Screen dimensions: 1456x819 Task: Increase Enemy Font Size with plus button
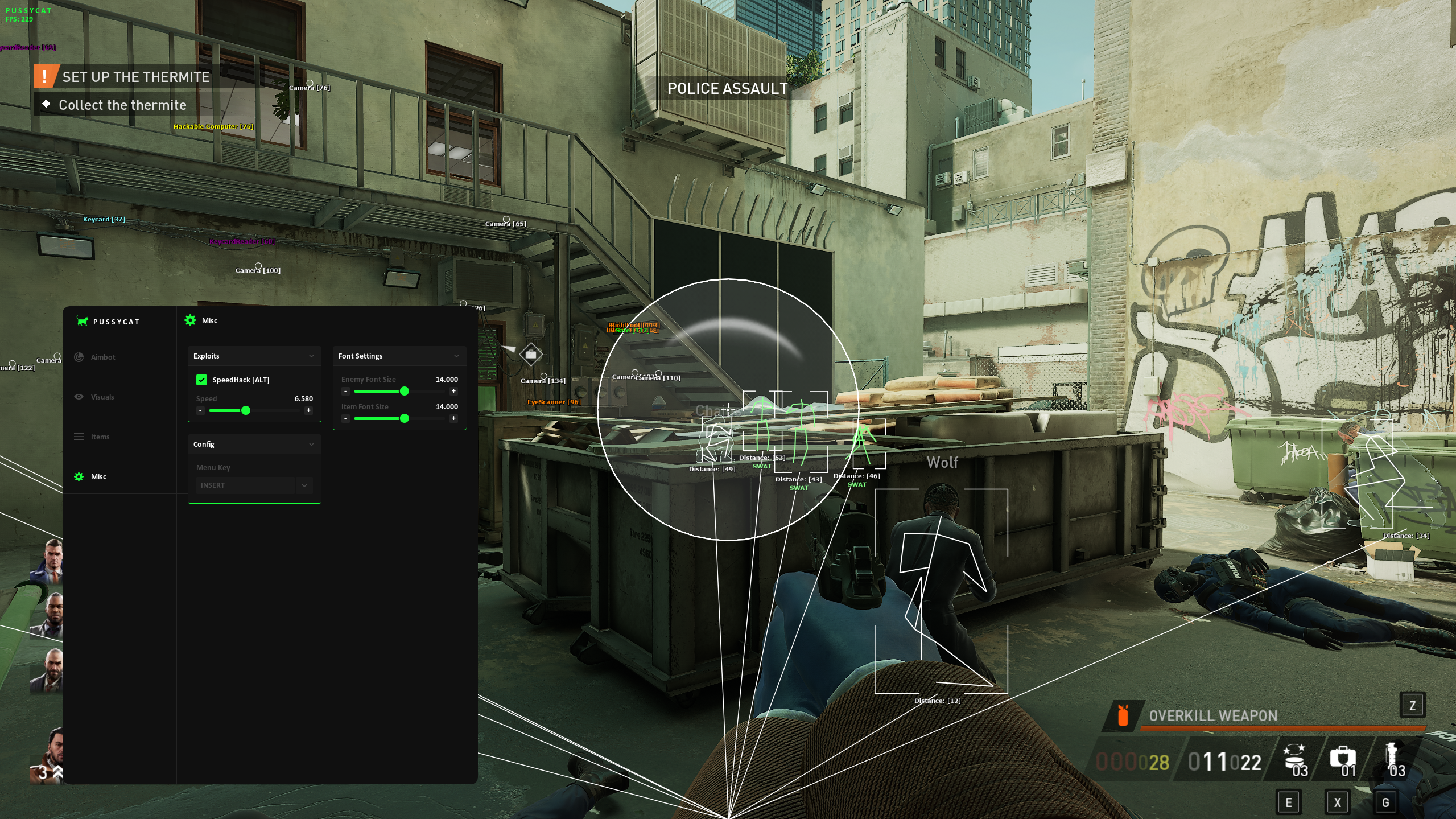pos(453,391)
